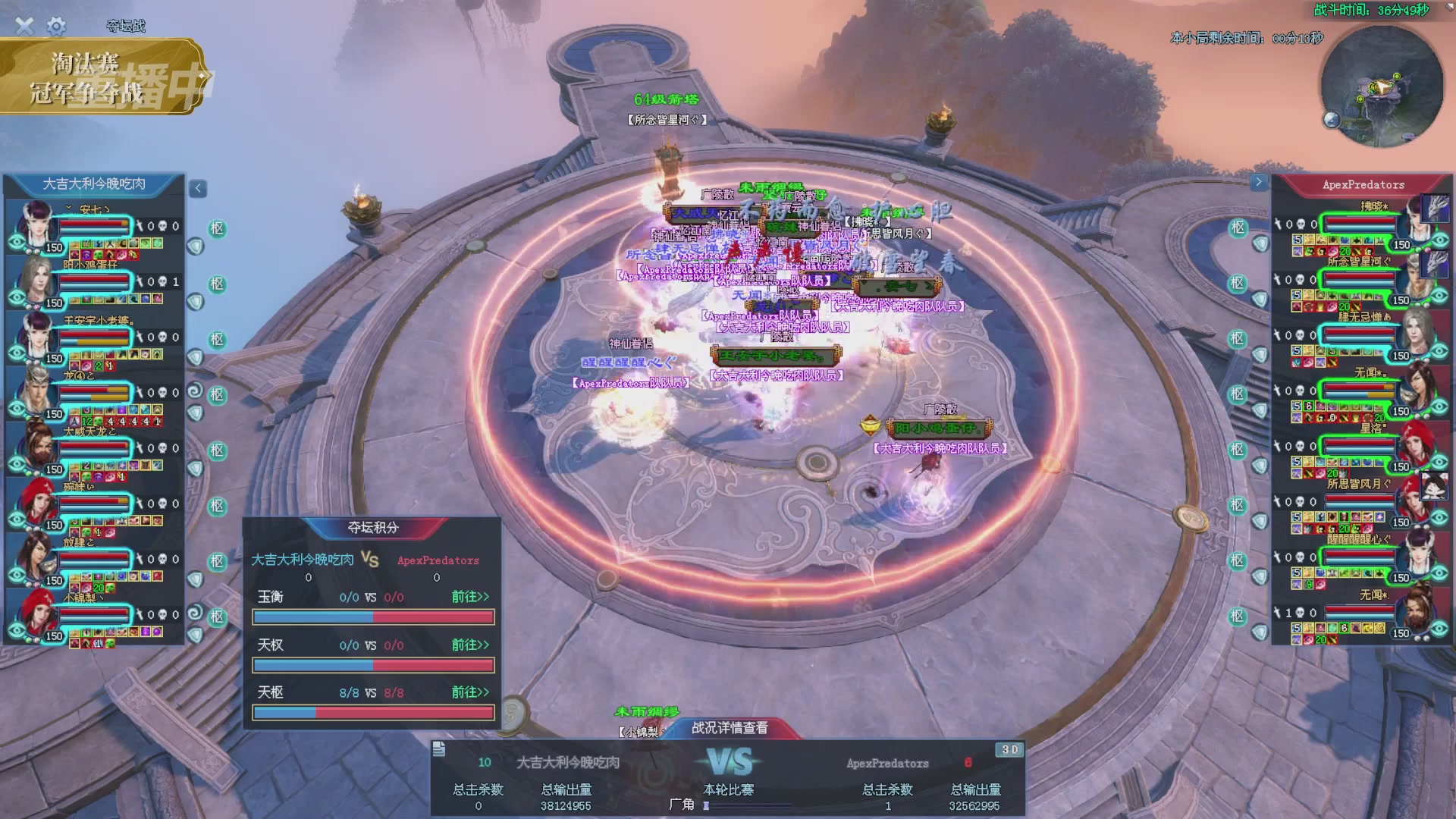This screenshot has width=1456, height=819.
Task: Go to the 天枢 altar via 前往>>
Action: click(470, 692)
